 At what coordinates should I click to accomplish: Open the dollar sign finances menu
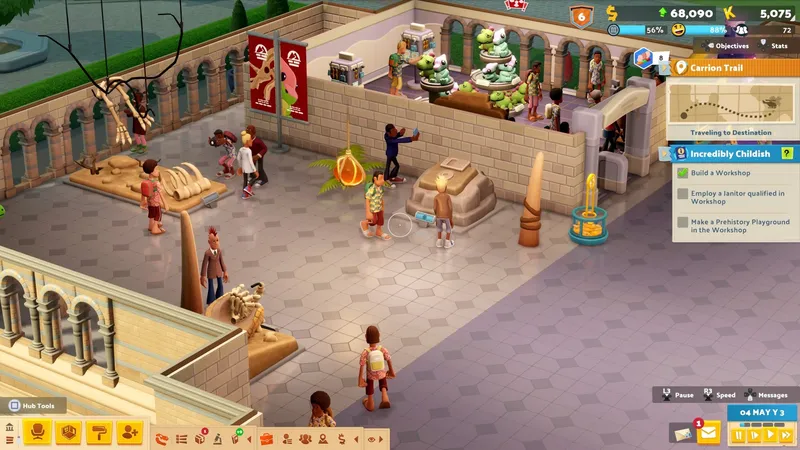click(342, 438)
